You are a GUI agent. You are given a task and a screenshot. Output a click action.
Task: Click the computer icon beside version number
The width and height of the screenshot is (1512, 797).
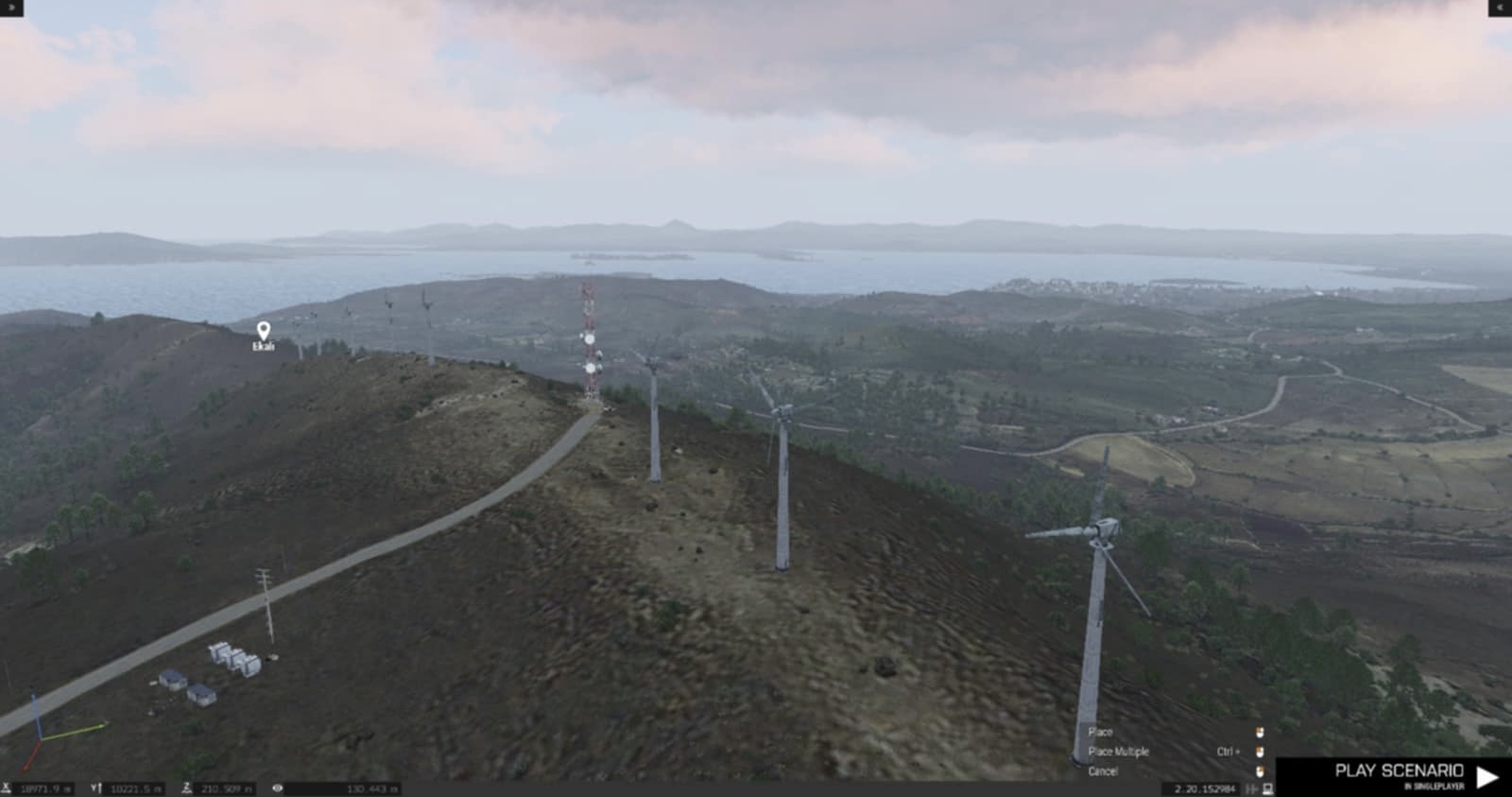1267,788
